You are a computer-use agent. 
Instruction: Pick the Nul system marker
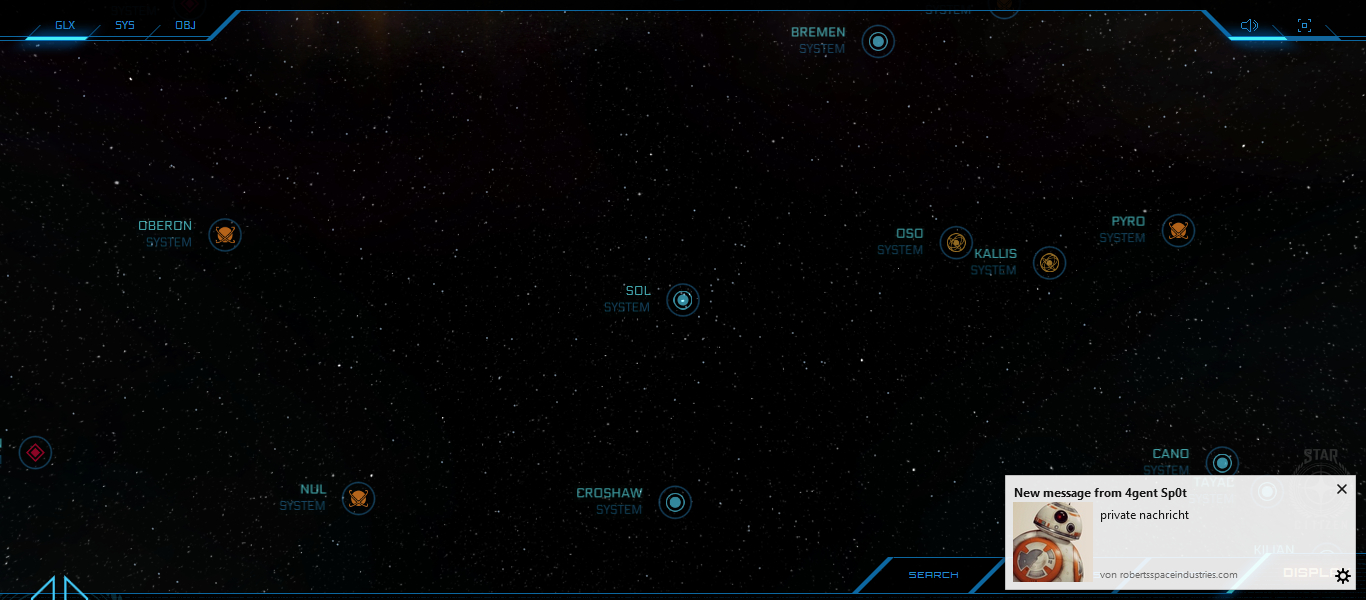pyautogui.click(x=358, y=498)
